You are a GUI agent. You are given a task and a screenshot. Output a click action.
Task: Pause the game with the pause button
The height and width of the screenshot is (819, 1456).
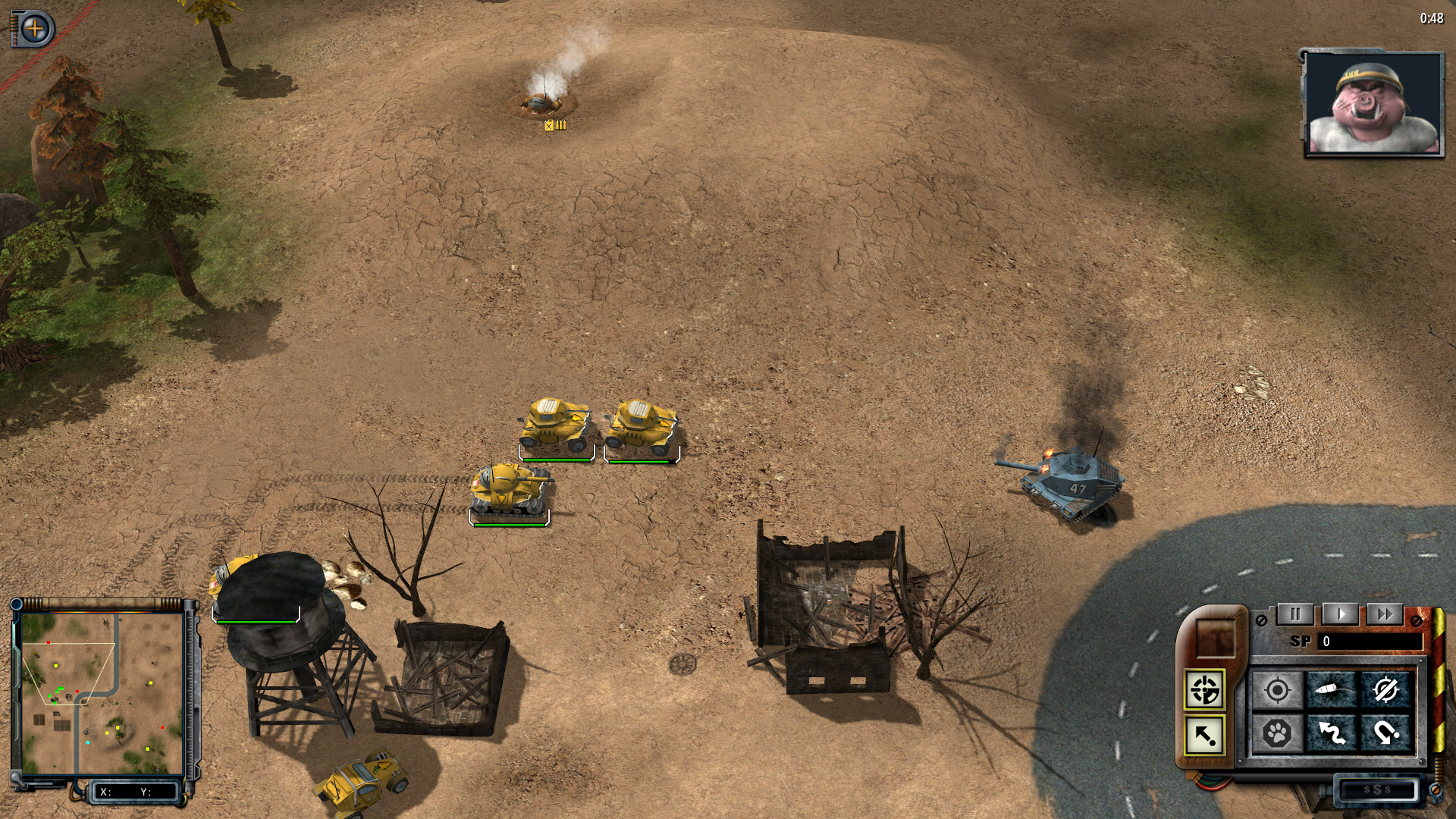(x=1295, y=614)
